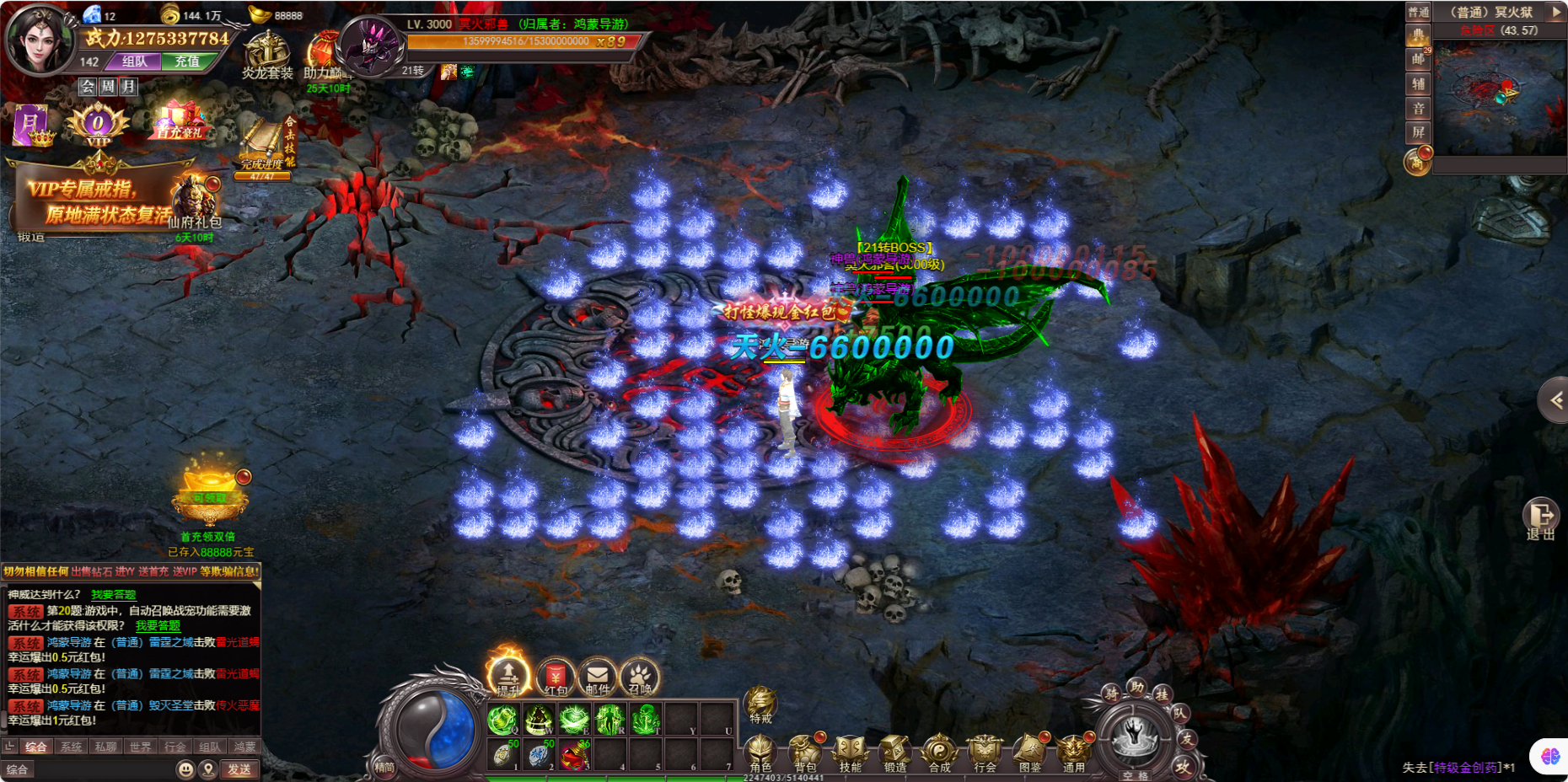This screenshot has width=1568, height=782.
Task: Open the 技能 skills book
Action: pos(850,752)
